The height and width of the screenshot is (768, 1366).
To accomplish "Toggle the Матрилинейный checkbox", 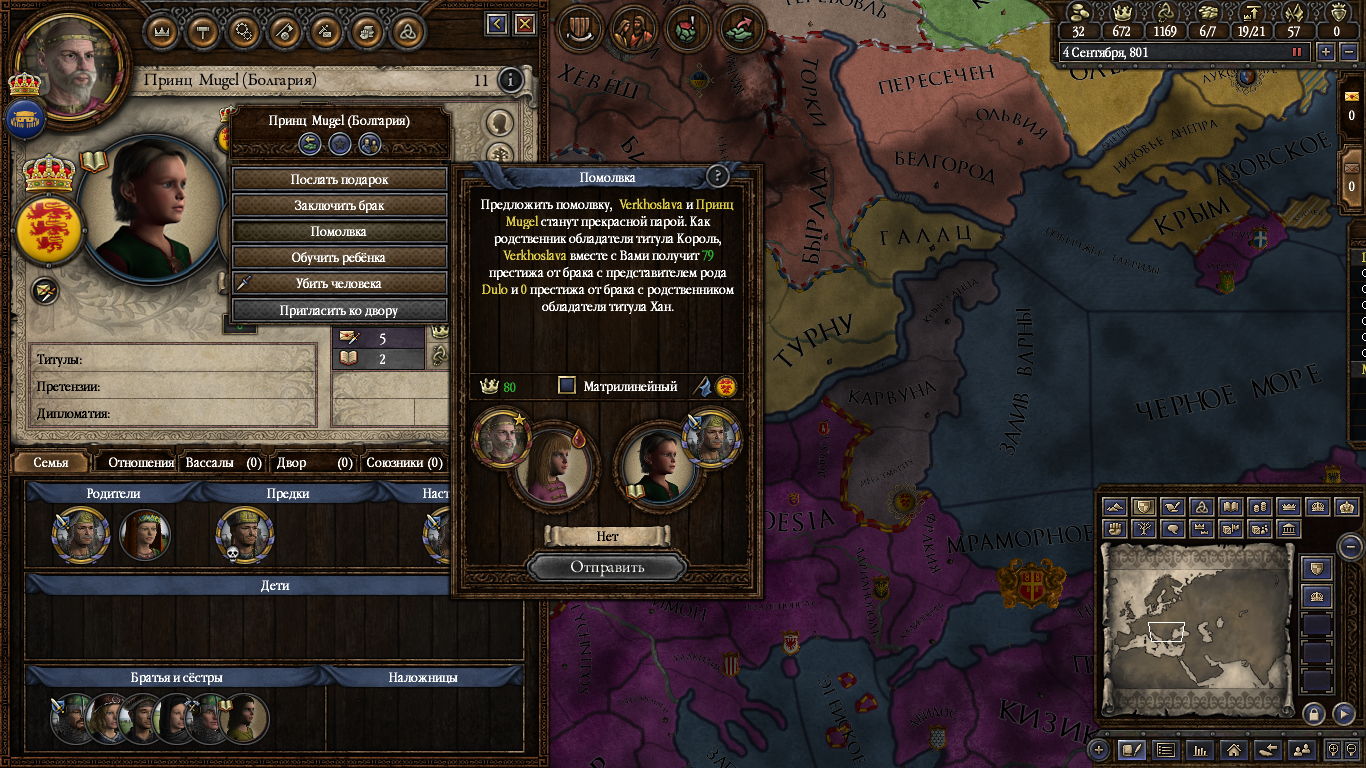I will 567,385.
